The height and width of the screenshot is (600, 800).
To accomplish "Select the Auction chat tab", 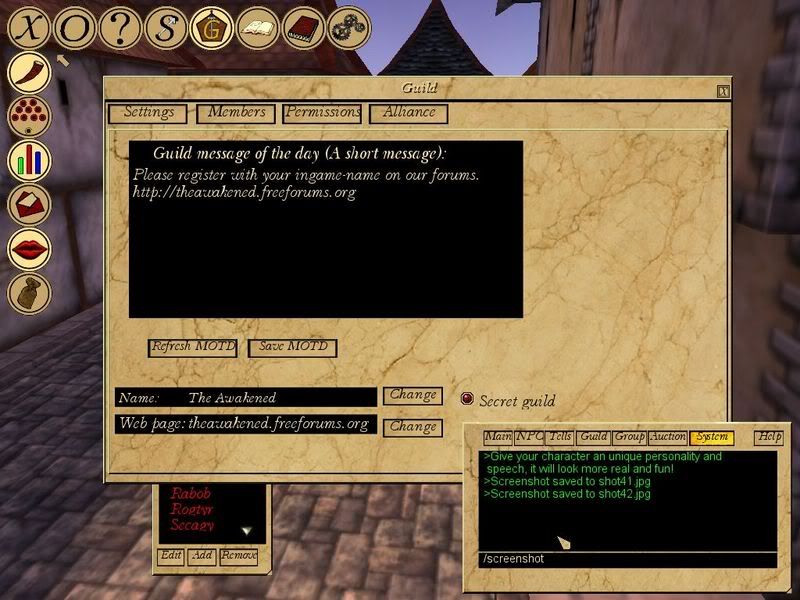I will [x=667, y=437].
